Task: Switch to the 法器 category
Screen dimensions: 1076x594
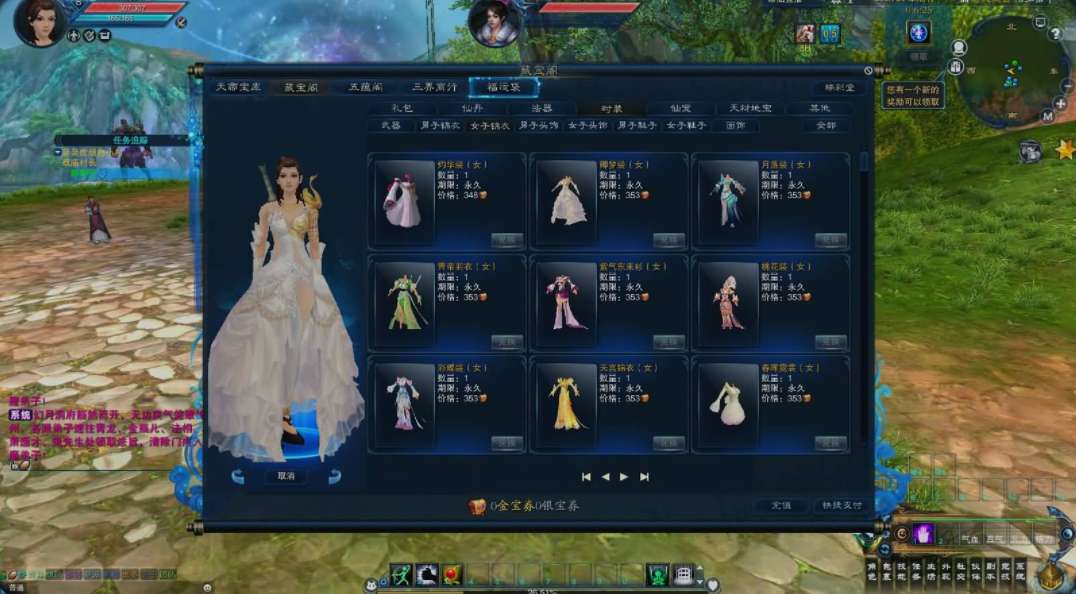Action: point(542,108)
